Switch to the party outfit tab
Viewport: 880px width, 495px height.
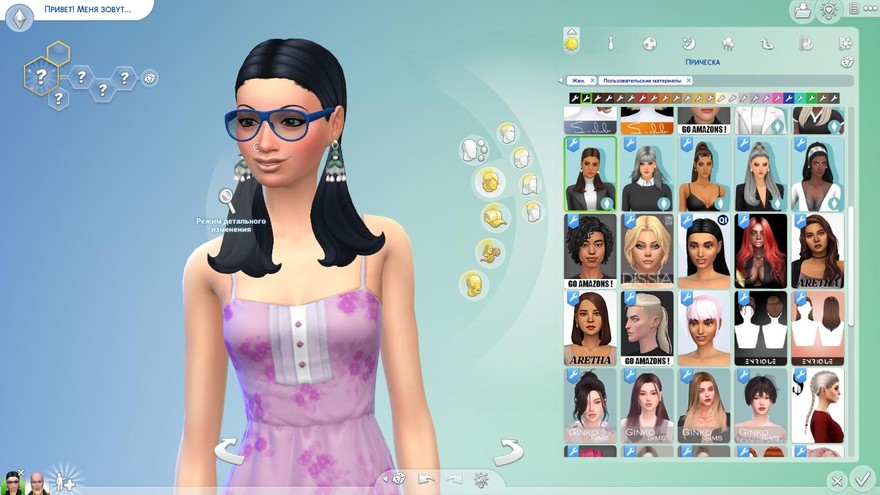[x=727, y=44]
